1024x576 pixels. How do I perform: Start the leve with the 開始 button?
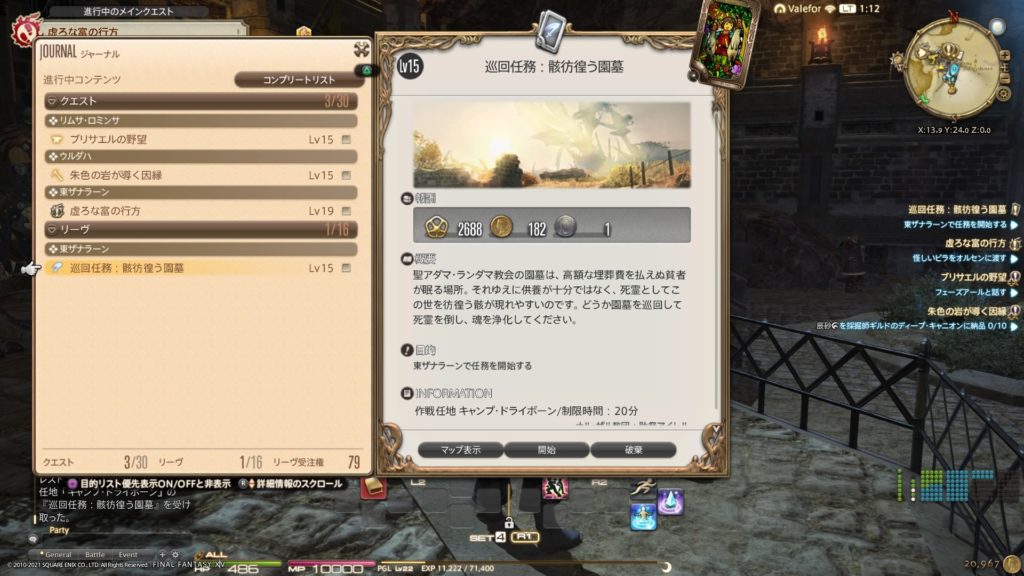(x=546, y=450)
